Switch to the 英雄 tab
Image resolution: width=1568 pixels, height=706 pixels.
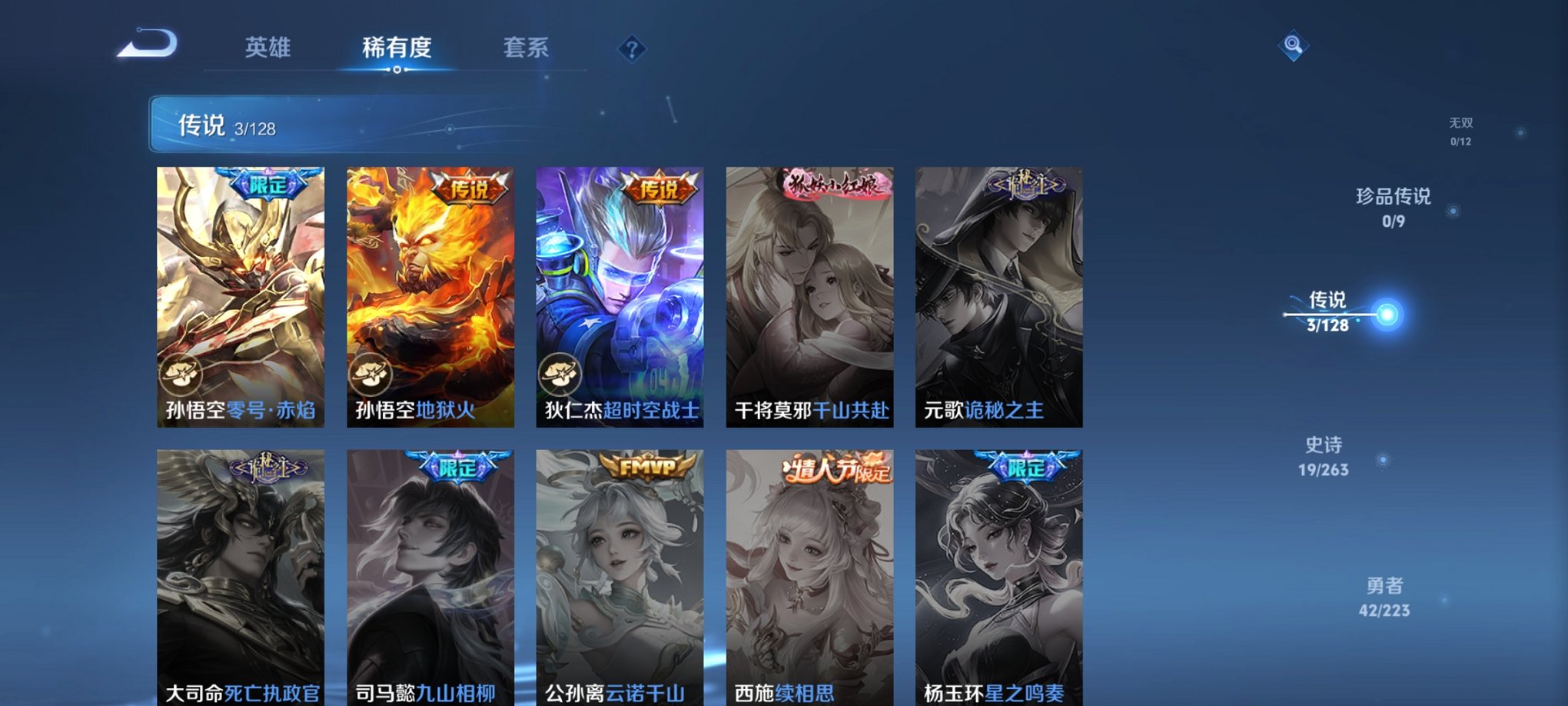267,48
